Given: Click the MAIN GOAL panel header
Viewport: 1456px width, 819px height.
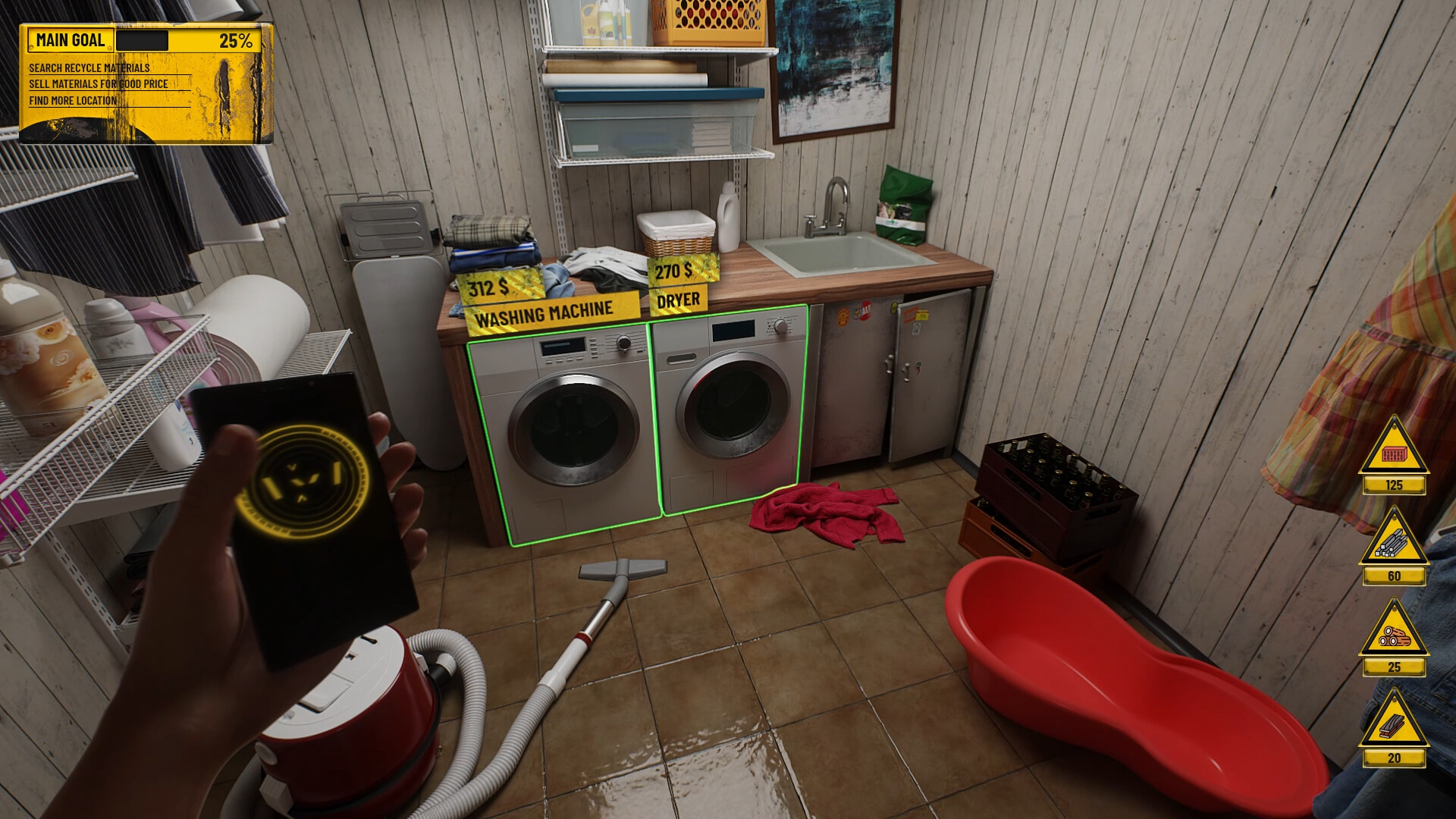Looking at the screenshot, I should pyautogui.click(x=72, y=39).
